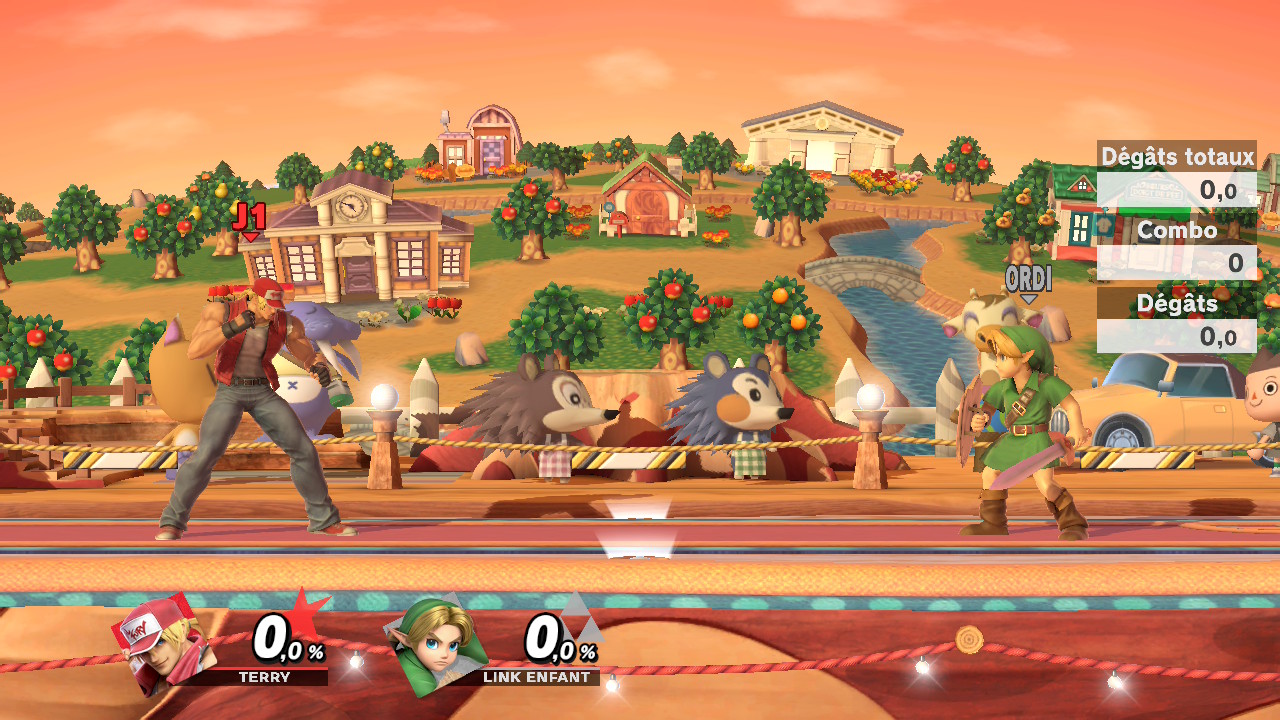The height and width of the screenshot is (720, 1280).
Task: Select Terry's fighter portrait
Action: 163,644
